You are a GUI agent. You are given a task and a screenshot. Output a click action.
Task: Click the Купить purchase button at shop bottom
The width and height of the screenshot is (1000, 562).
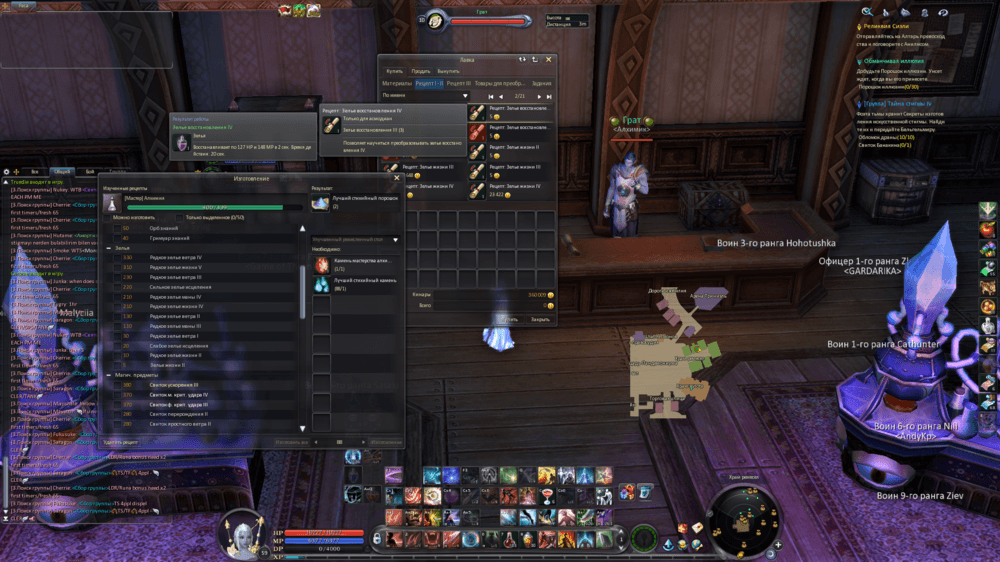click(x=509, y=319)
